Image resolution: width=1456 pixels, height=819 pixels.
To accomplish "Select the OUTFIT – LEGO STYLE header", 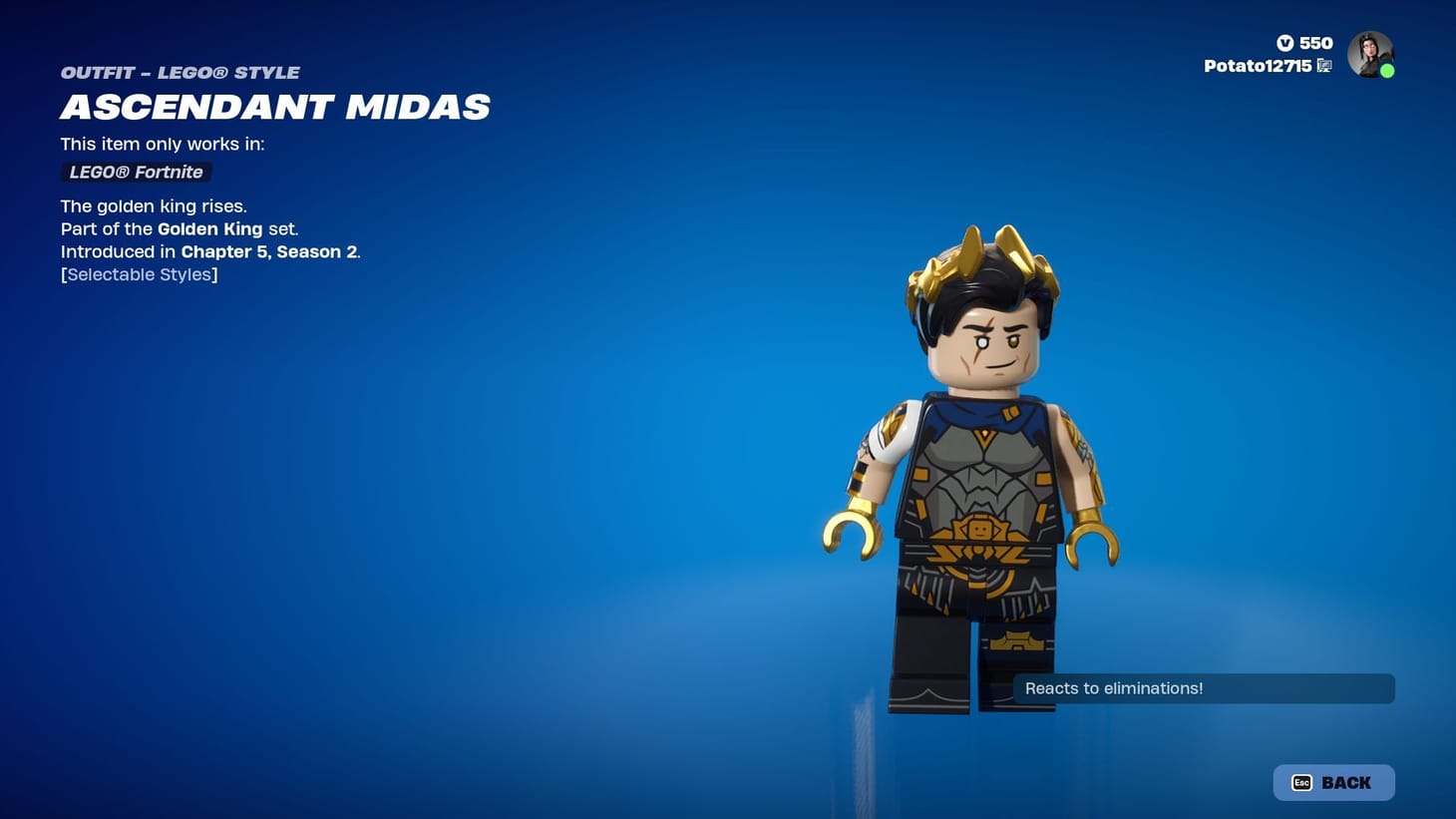I will click(181, 72).
